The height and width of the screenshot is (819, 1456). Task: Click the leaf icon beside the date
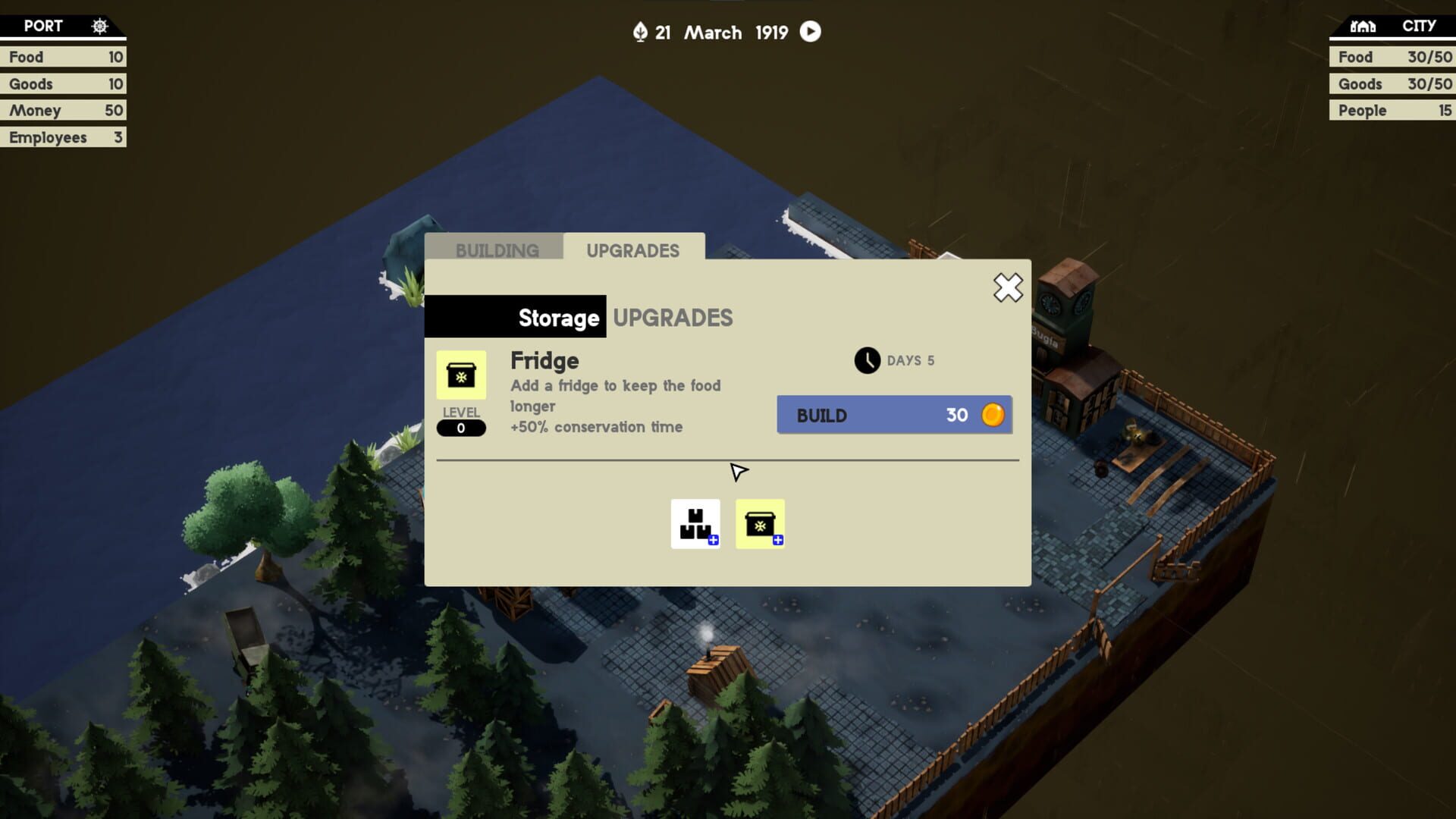(641, 32)
